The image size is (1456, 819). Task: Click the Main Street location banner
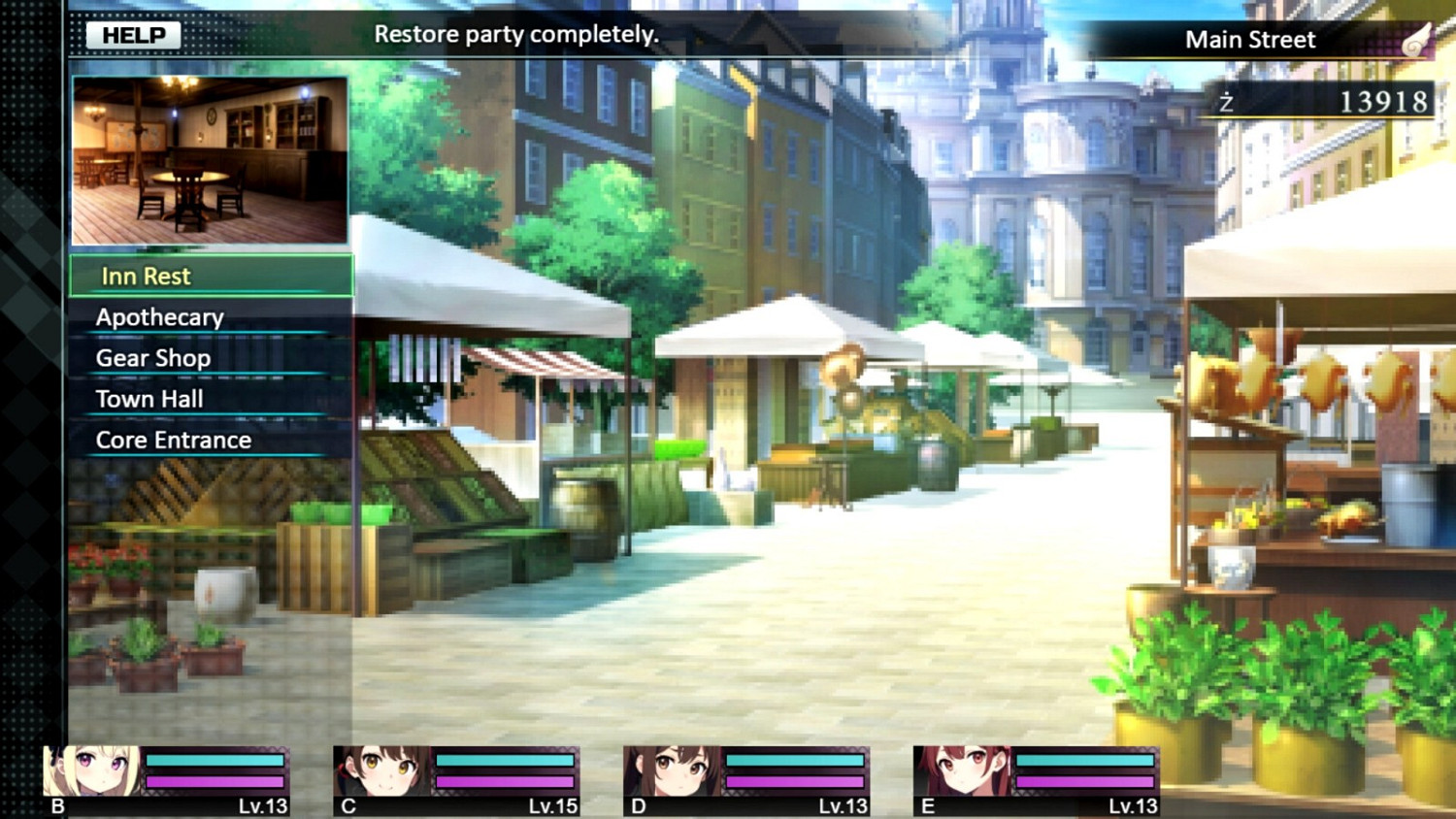tap(1250, 40)
